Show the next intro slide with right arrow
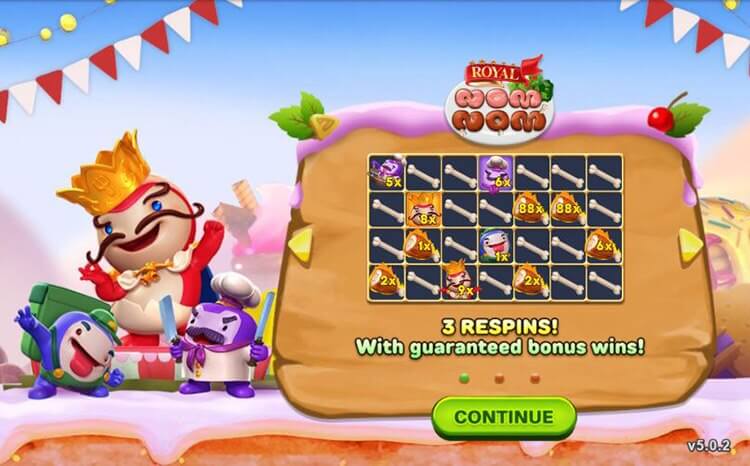 click(x=690, y=244)
